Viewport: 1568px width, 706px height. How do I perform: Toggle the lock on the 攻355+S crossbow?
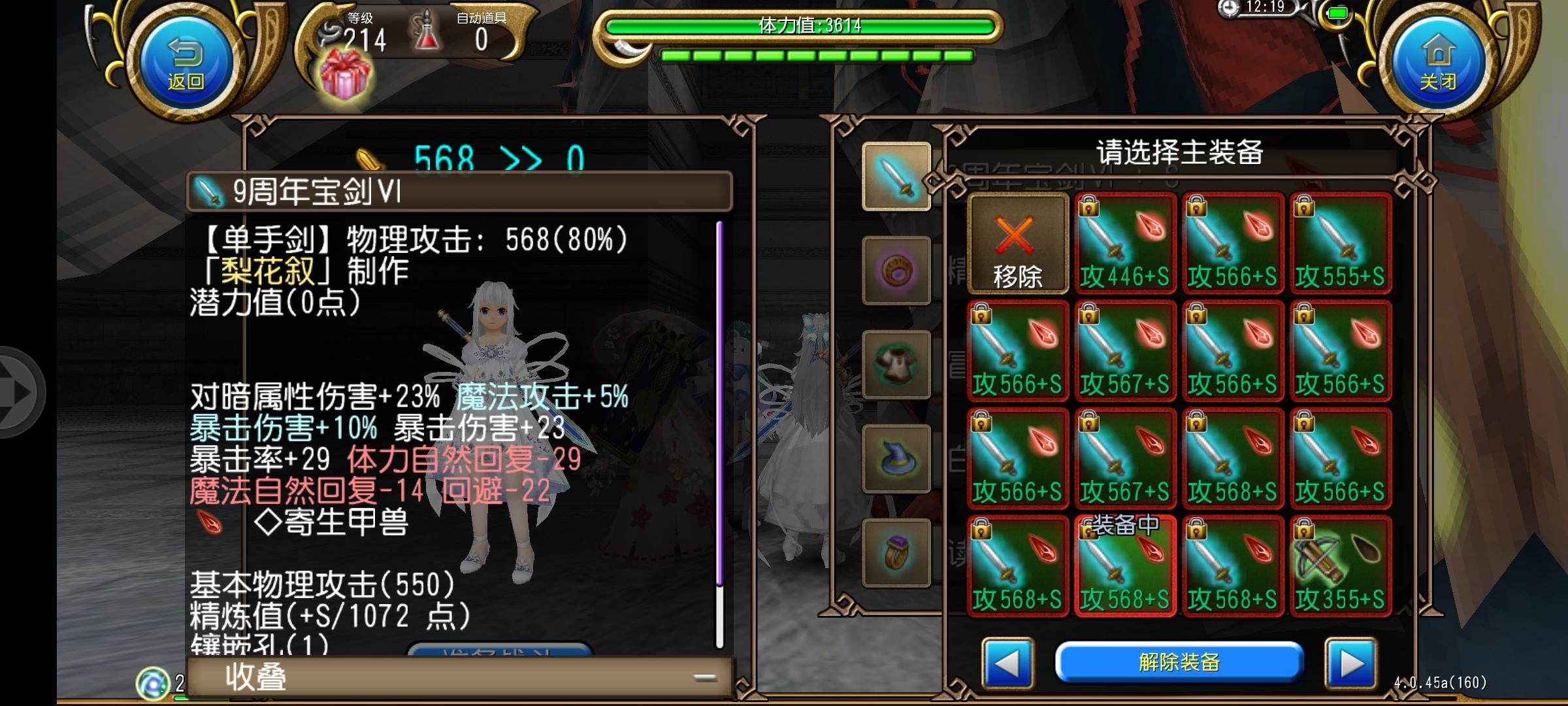click(1303, 531)
